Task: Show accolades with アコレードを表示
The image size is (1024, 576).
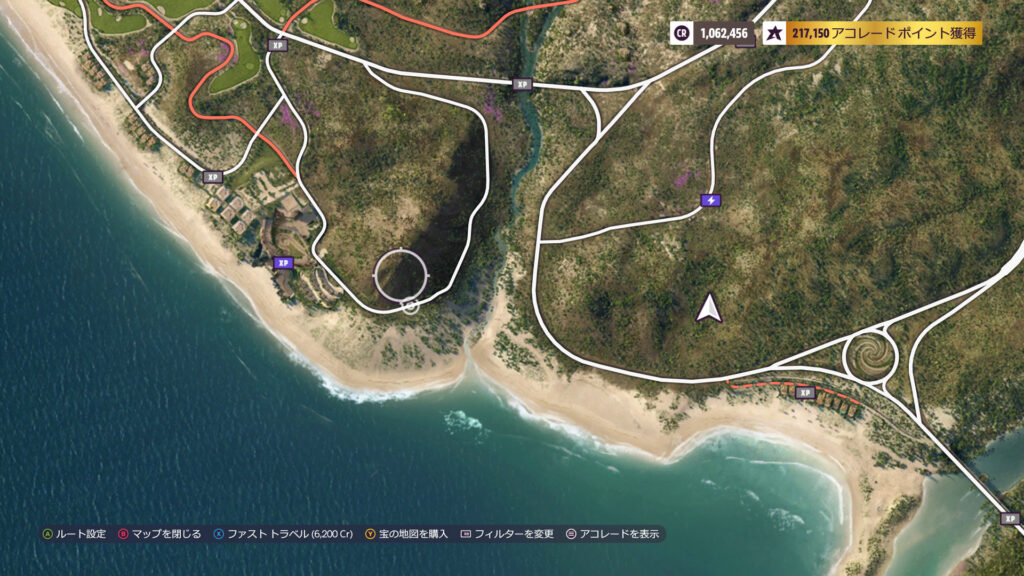Action: point(613,534)
